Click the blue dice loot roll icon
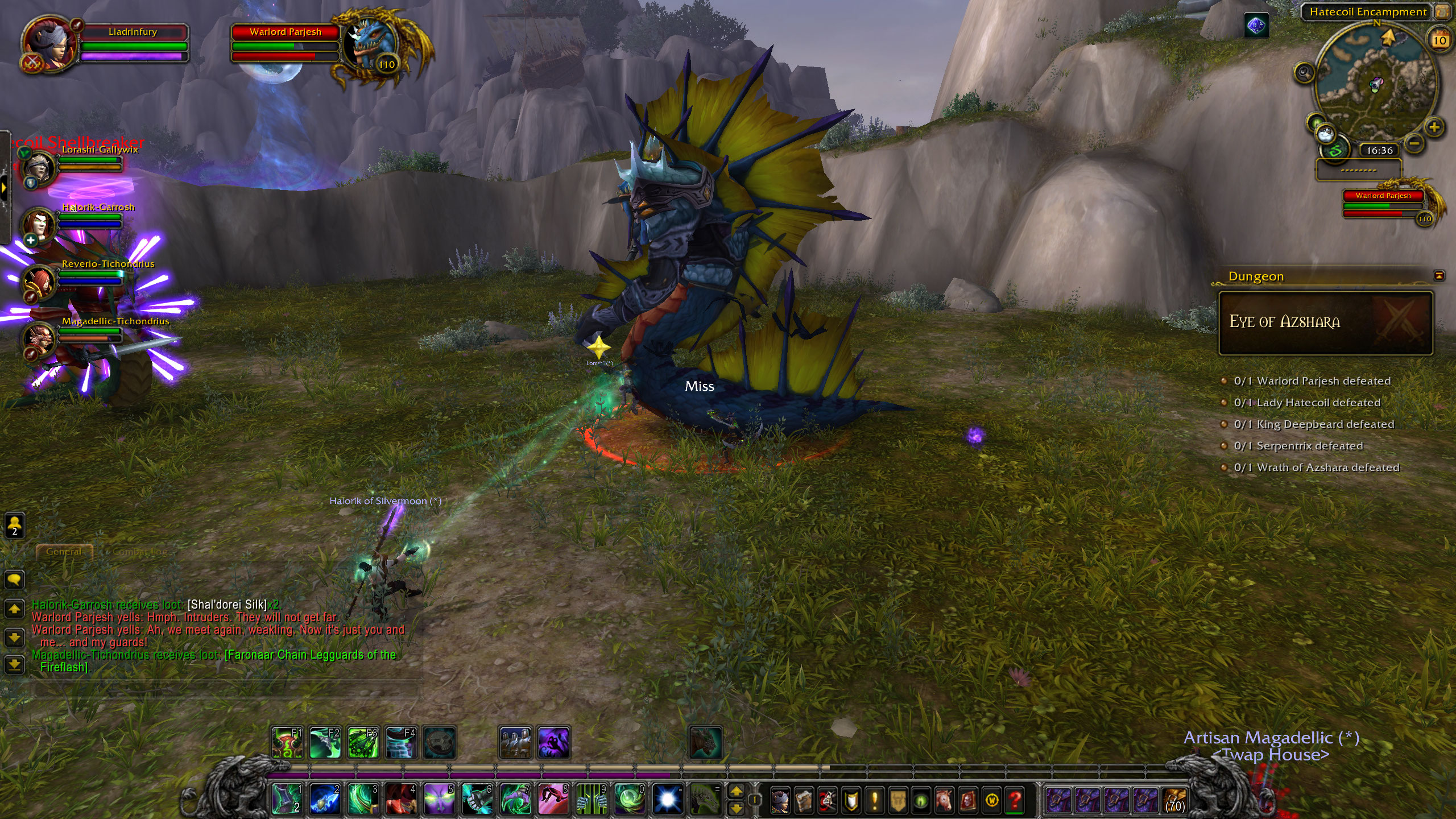 [x=1256, y=26]
